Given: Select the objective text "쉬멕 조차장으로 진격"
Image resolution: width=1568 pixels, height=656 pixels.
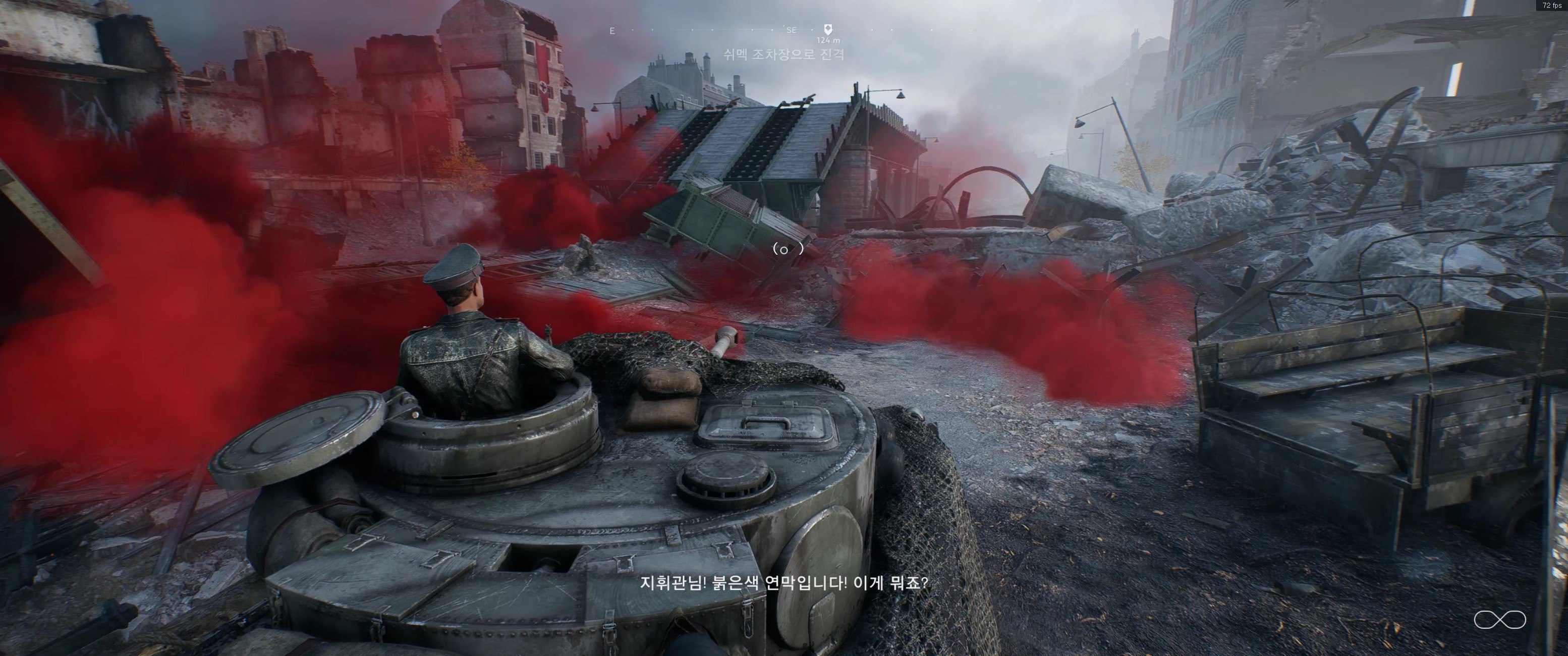Looking at the screenshot, I should click(784, 55).
